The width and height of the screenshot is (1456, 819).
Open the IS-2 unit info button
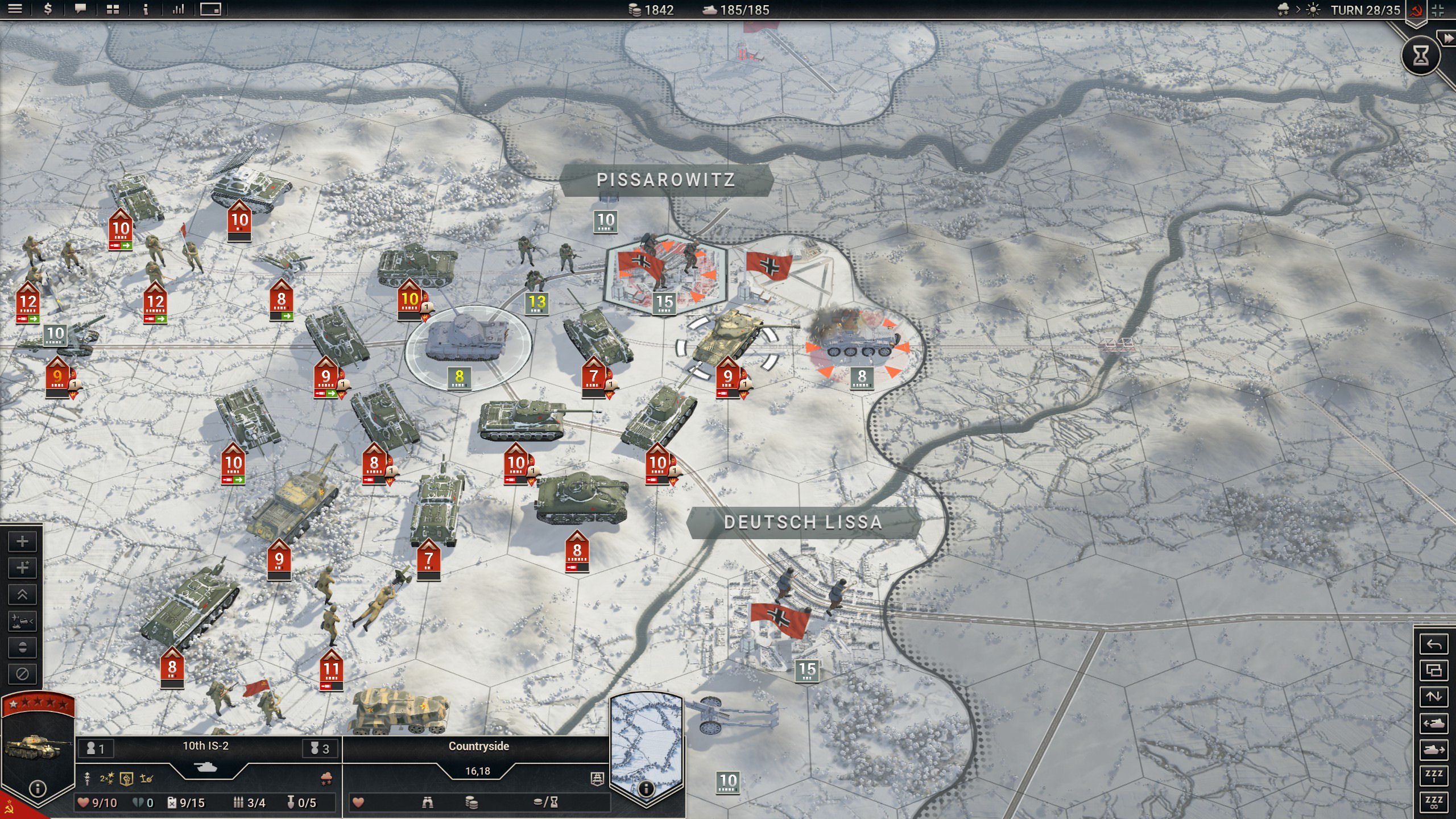pyautogui.click(x=38, y=788)
